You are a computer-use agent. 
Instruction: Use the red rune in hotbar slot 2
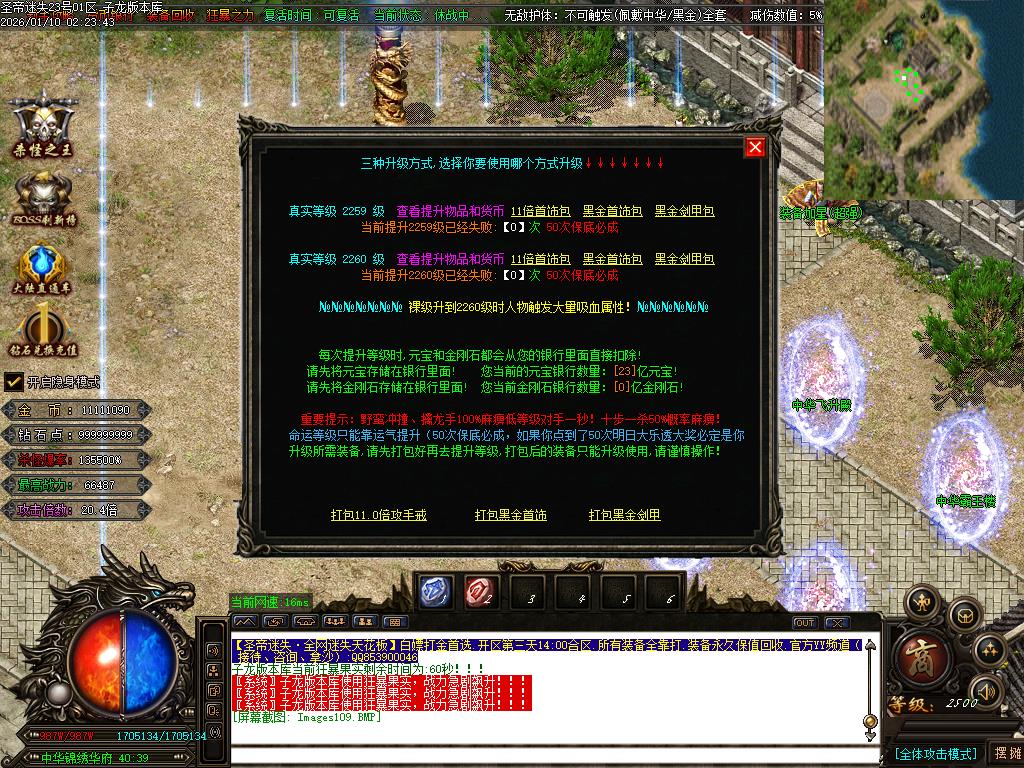coord(481,592)
